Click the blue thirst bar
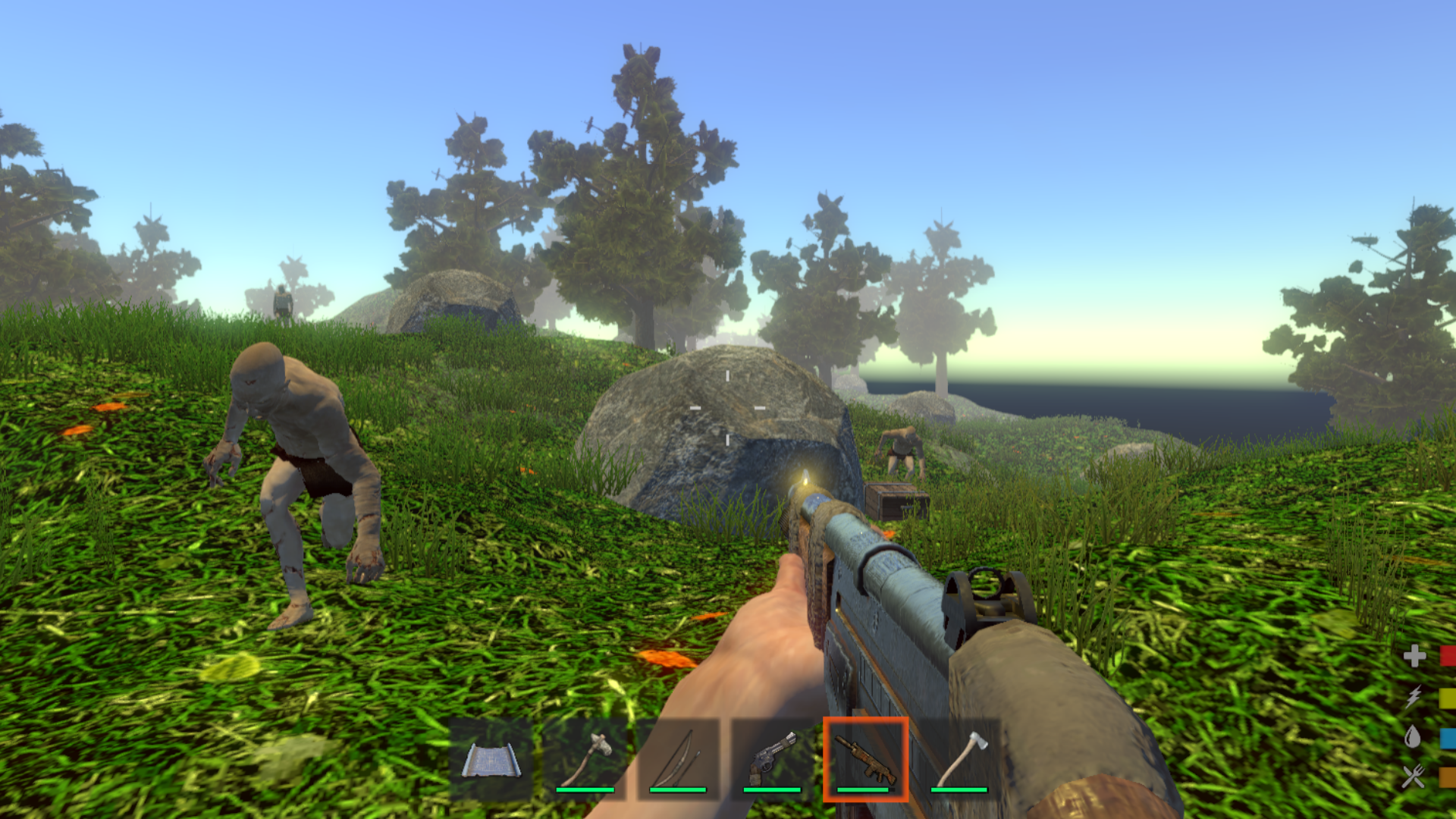Image resolution: width=1456 pixels, height=819 pixels. 1447,738
